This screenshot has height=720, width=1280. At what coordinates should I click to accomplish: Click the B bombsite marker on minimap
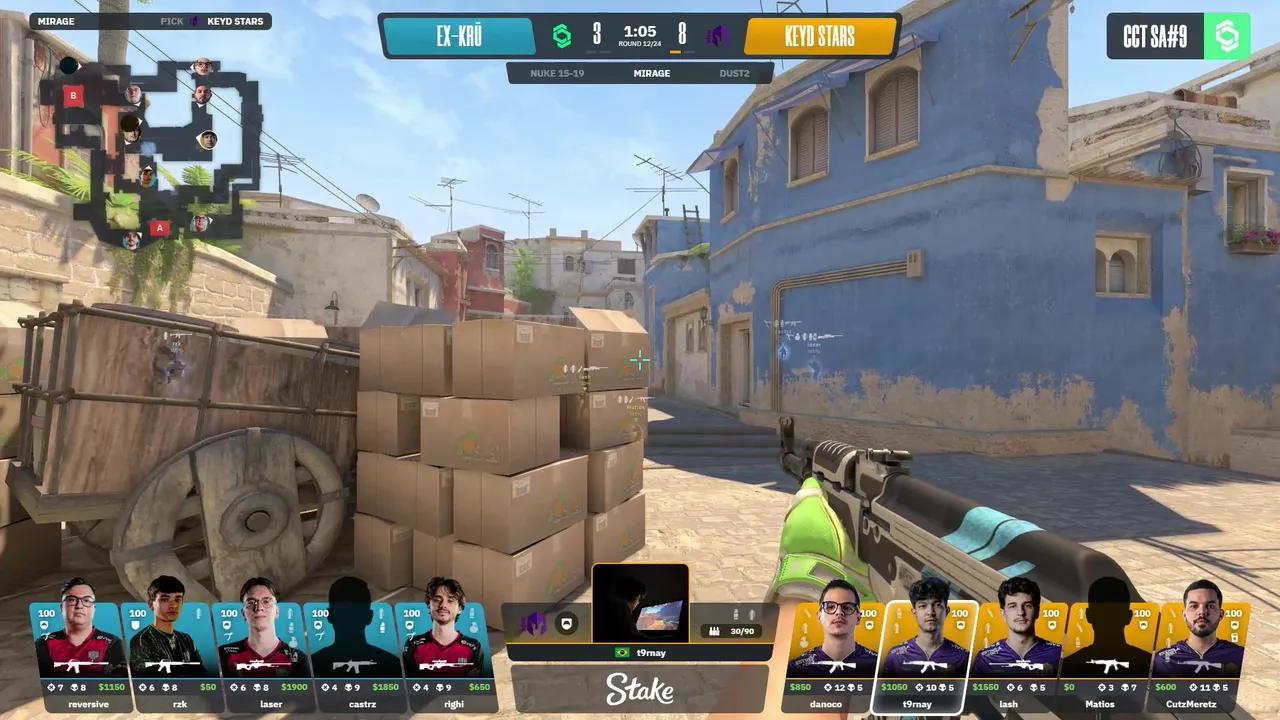(x=72, y=96)
